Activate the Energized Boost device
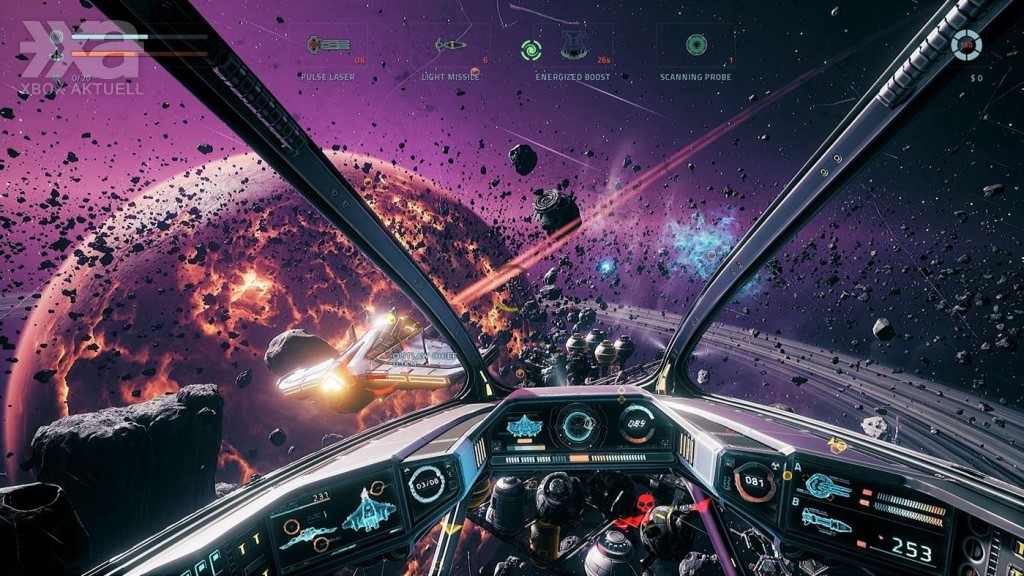 pos(573,45)
